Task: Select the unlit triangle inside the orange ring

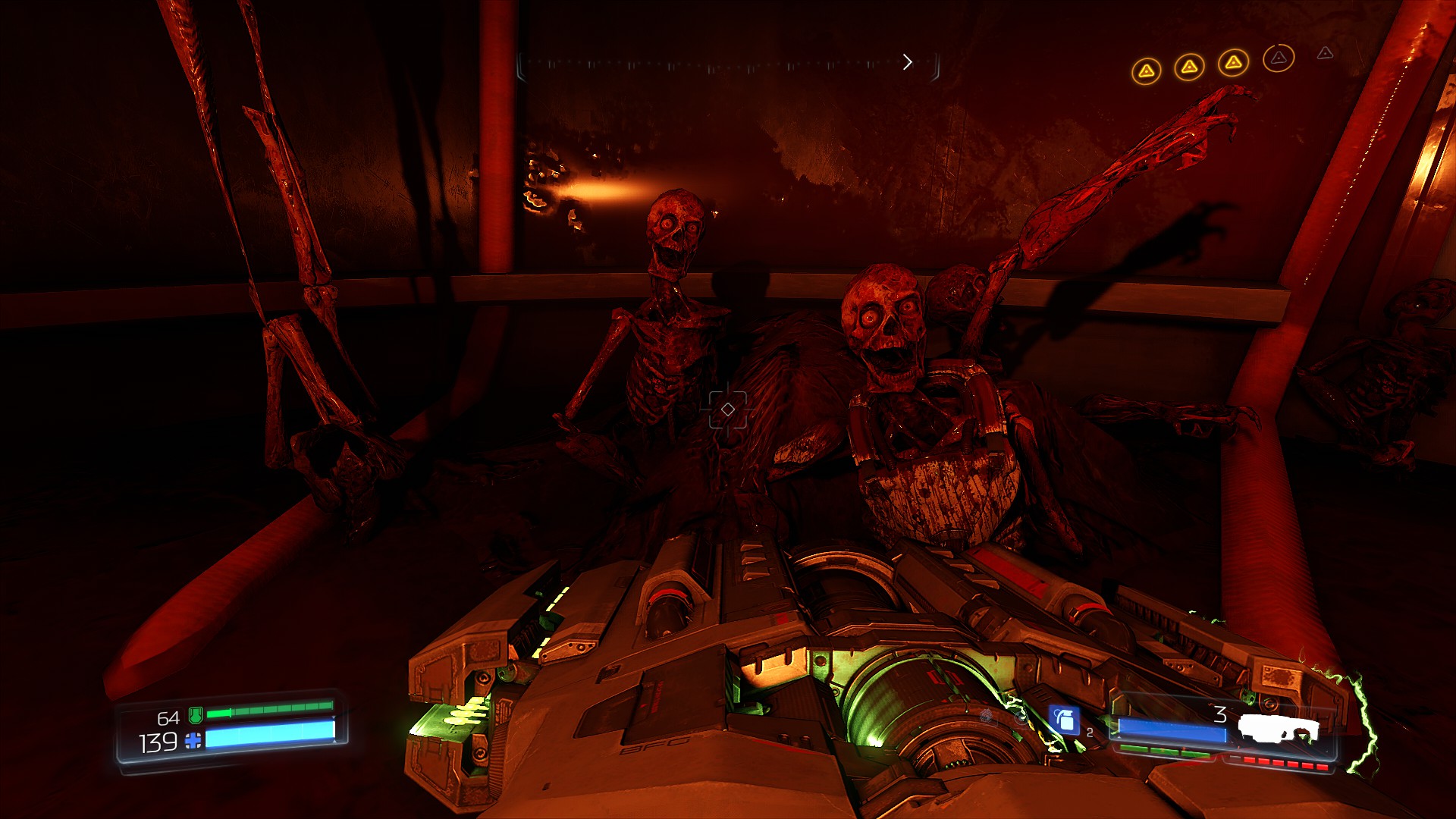Action: pyautogui.click(x=1279, y=58)
